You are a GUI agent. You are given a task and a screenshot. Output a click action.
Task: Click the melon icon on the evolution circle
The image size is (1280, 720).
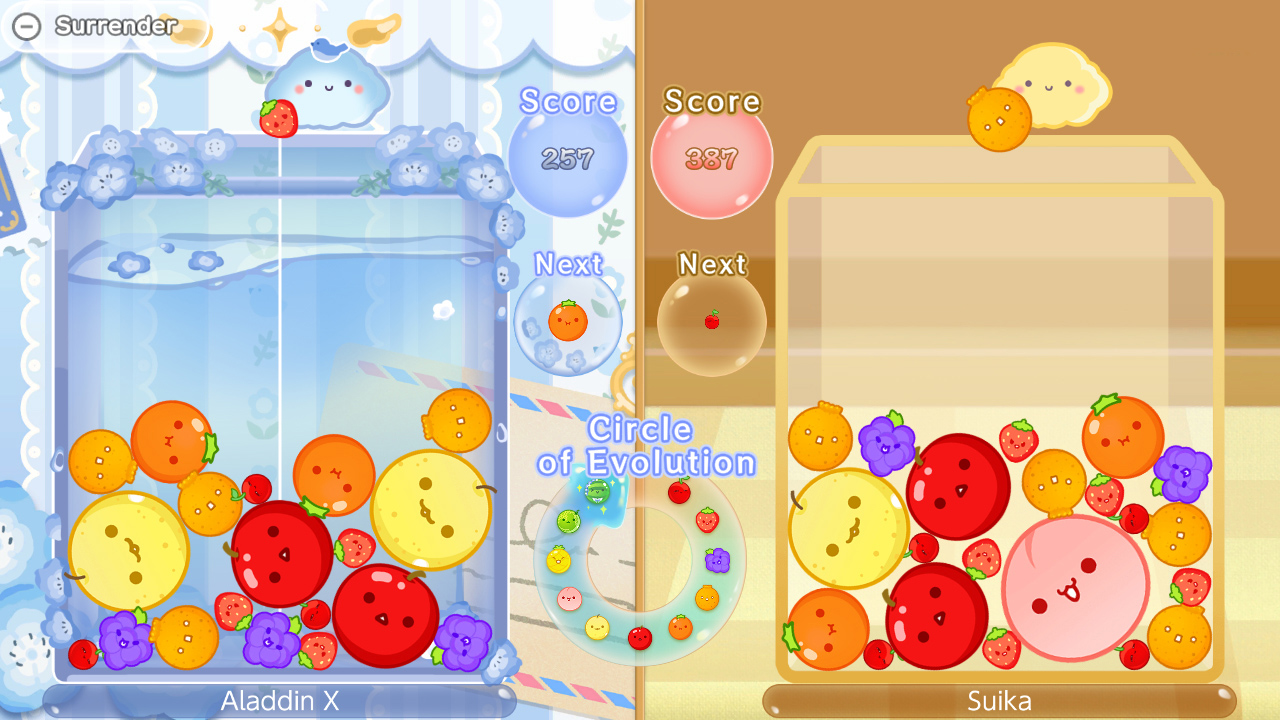[x=569, y=521]
